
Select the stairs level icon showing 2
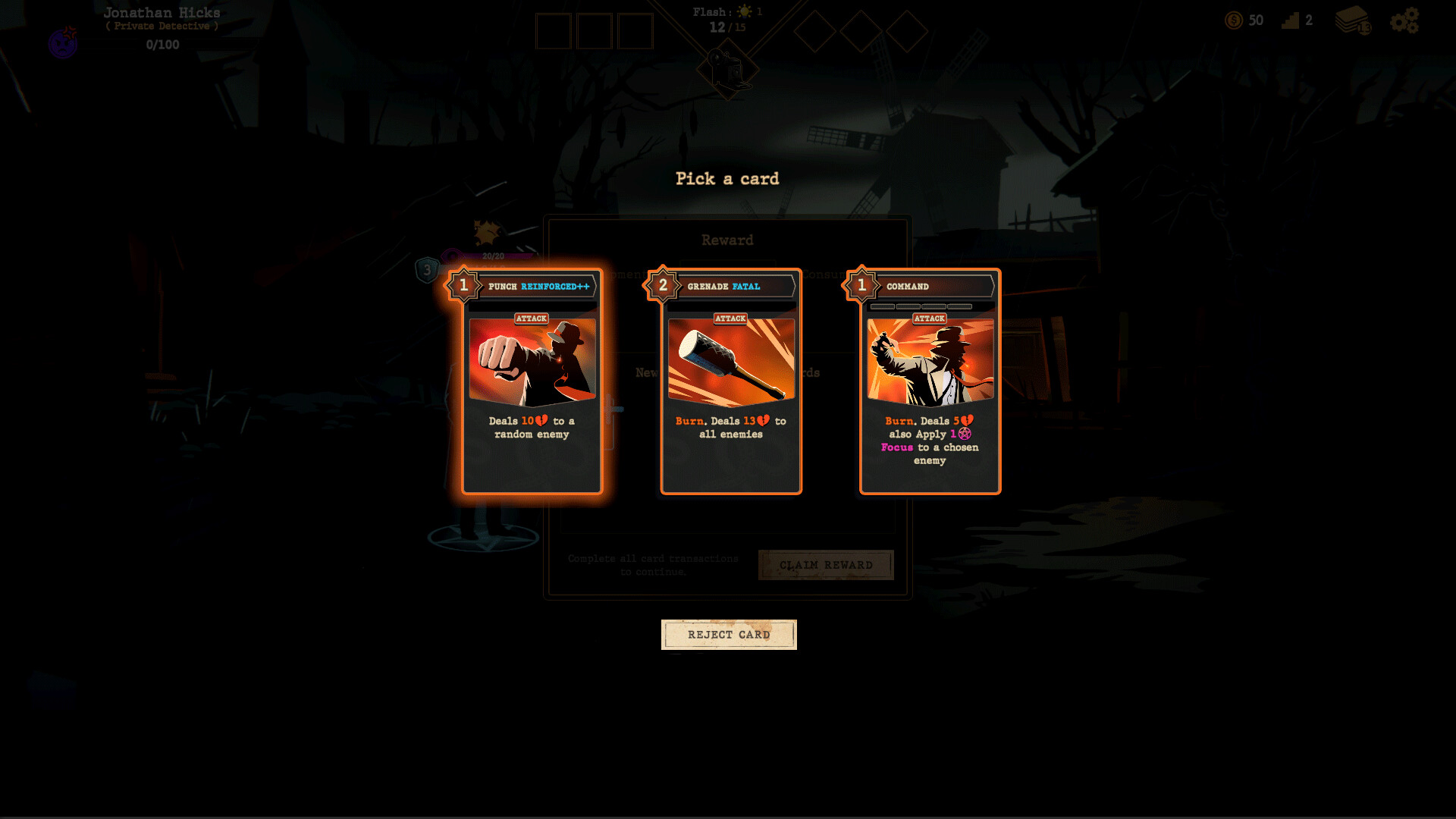1291,20
